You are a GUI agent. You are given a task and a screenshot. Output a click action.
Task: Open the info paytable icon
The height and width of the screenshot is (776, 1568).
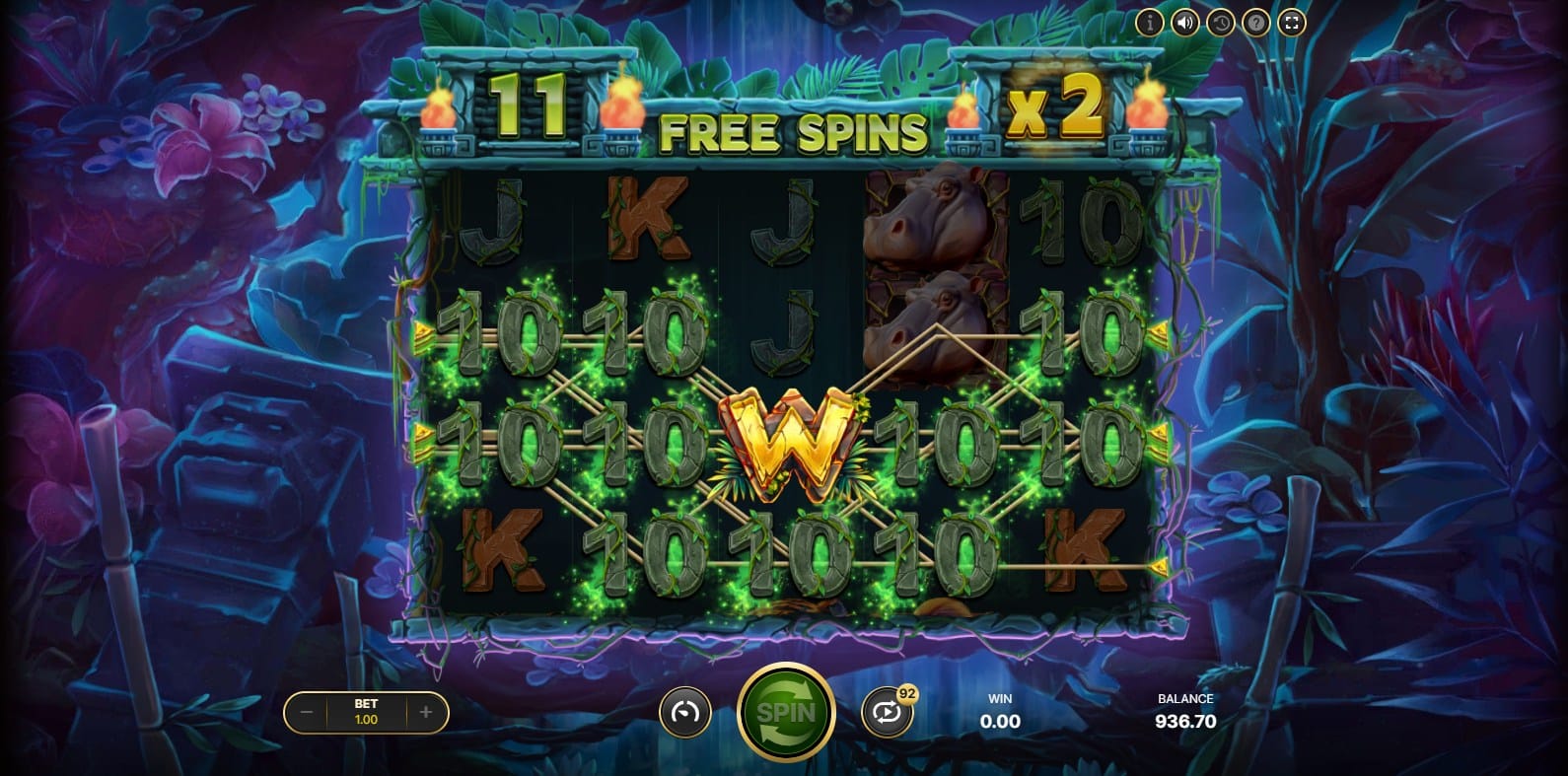coord(1149,23)
